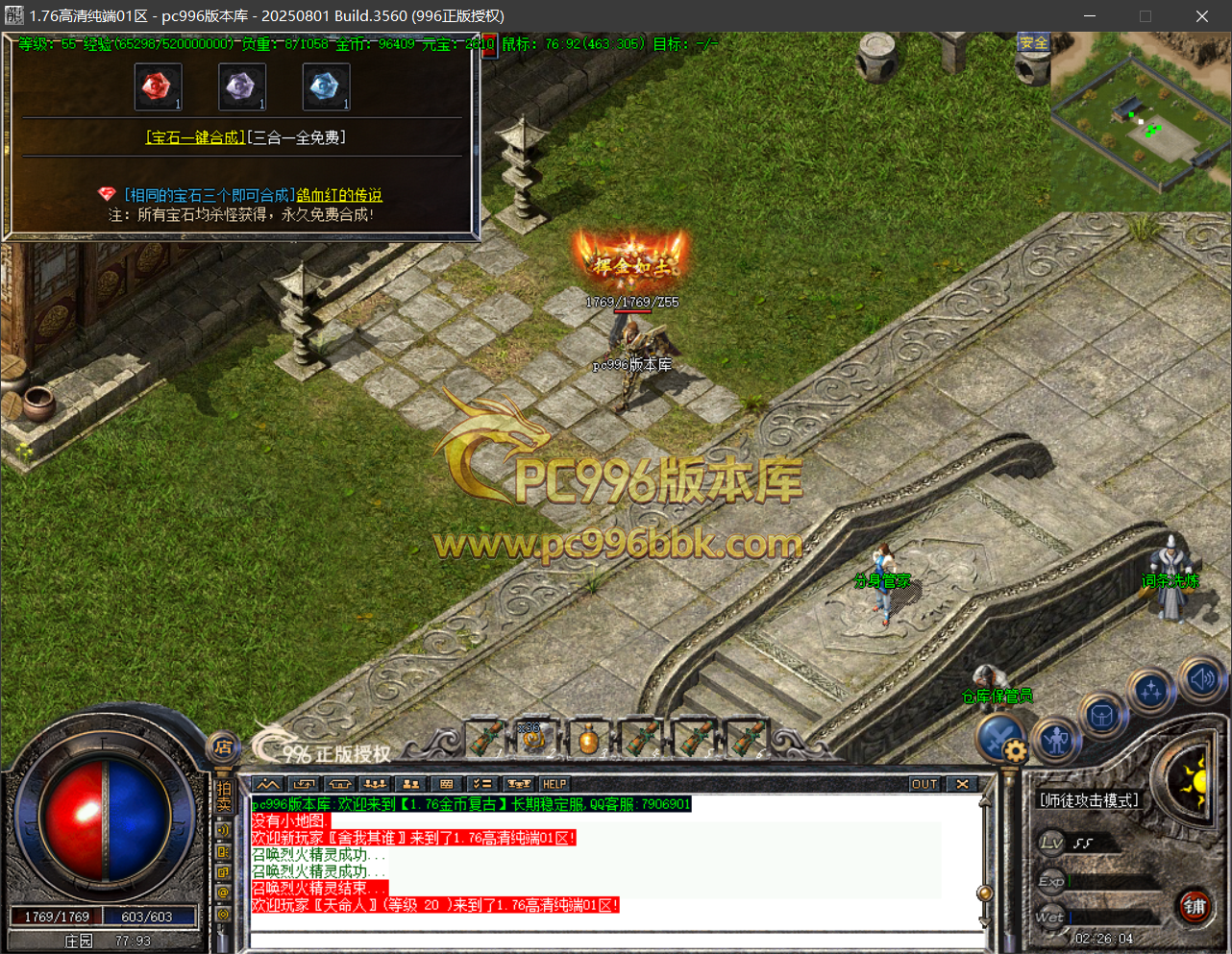Open the 鸽血红的传说 link
Viewport: 1232px width, 954px height.
tap(339, 196)
